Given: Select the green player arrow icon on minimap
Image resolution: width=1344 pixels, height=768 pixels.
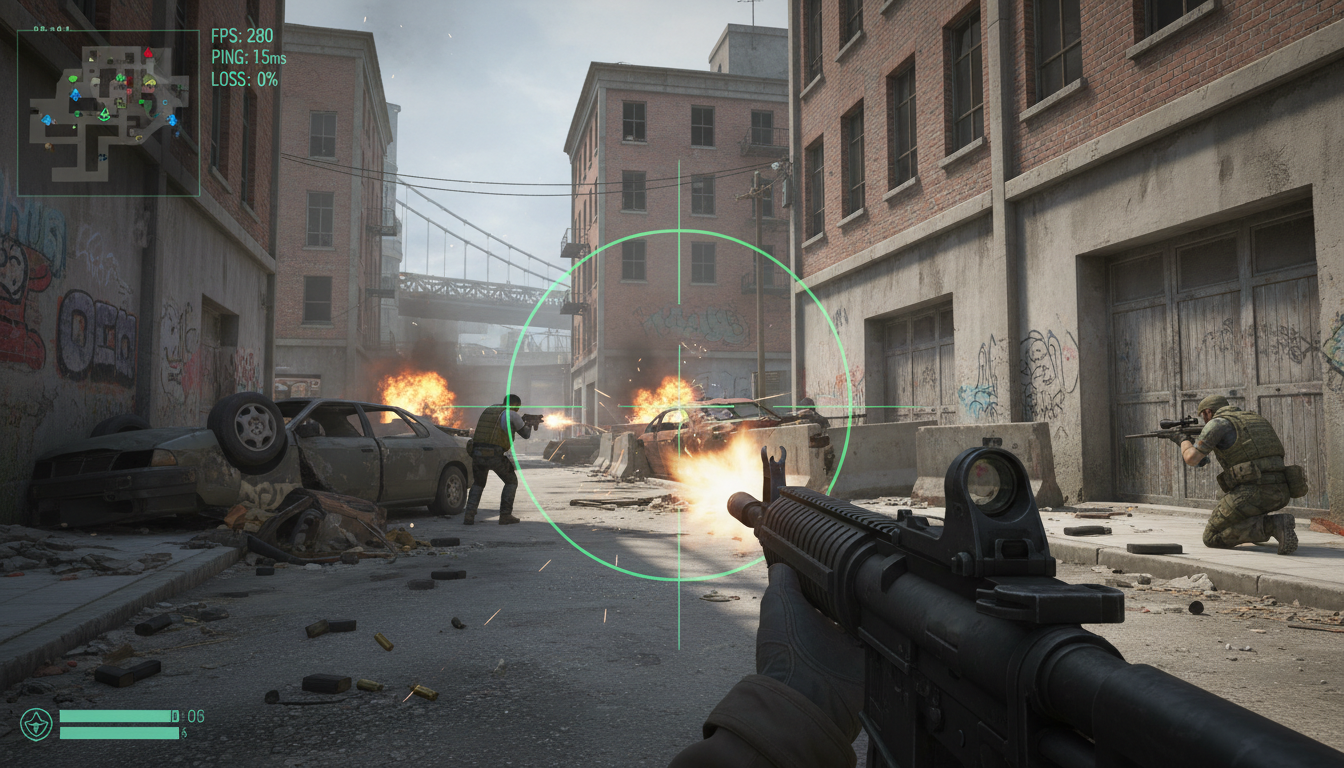Looking at the screenshot, I should [x=104, y=113].
